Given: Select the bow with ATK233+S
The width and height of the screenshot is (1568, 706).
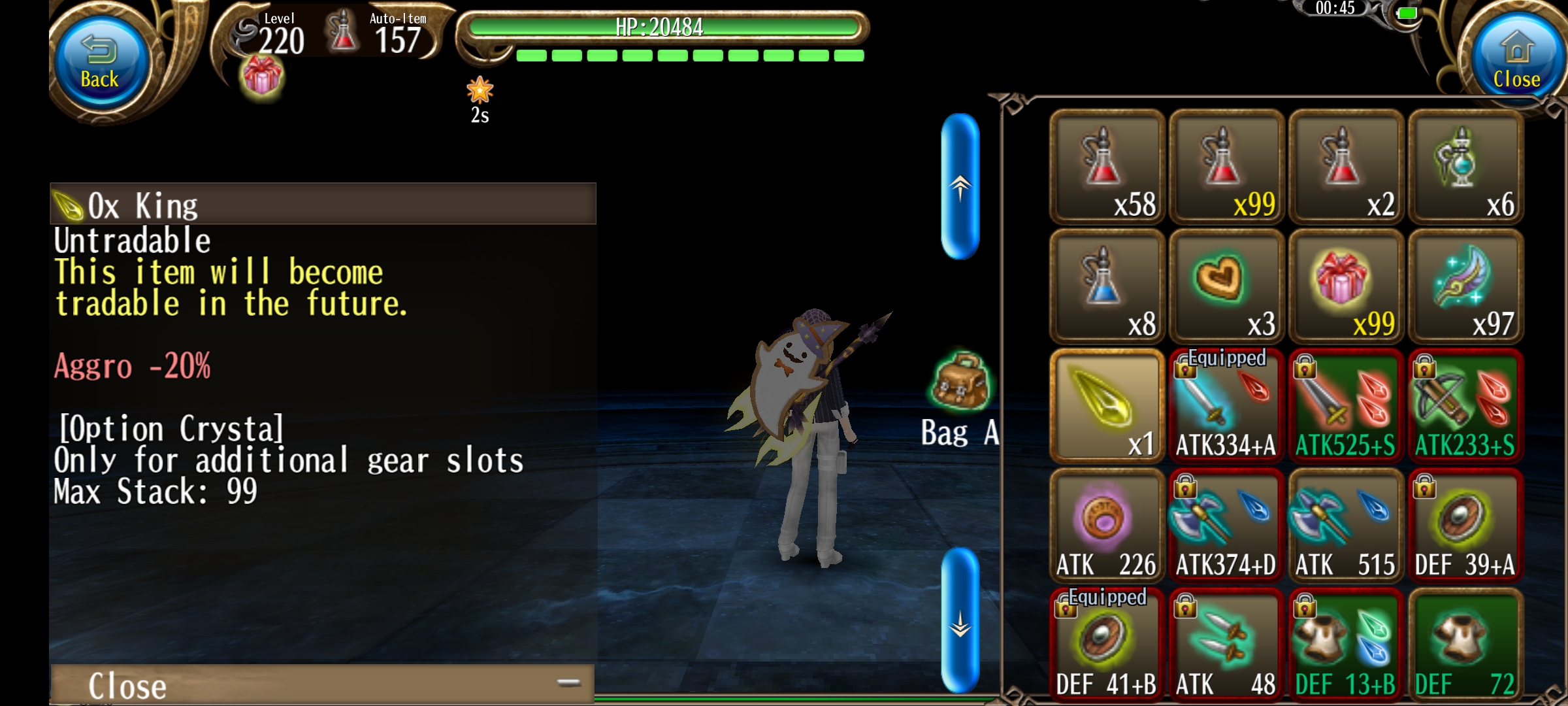Looking at the screenshot, I should tap(1465, 406).
